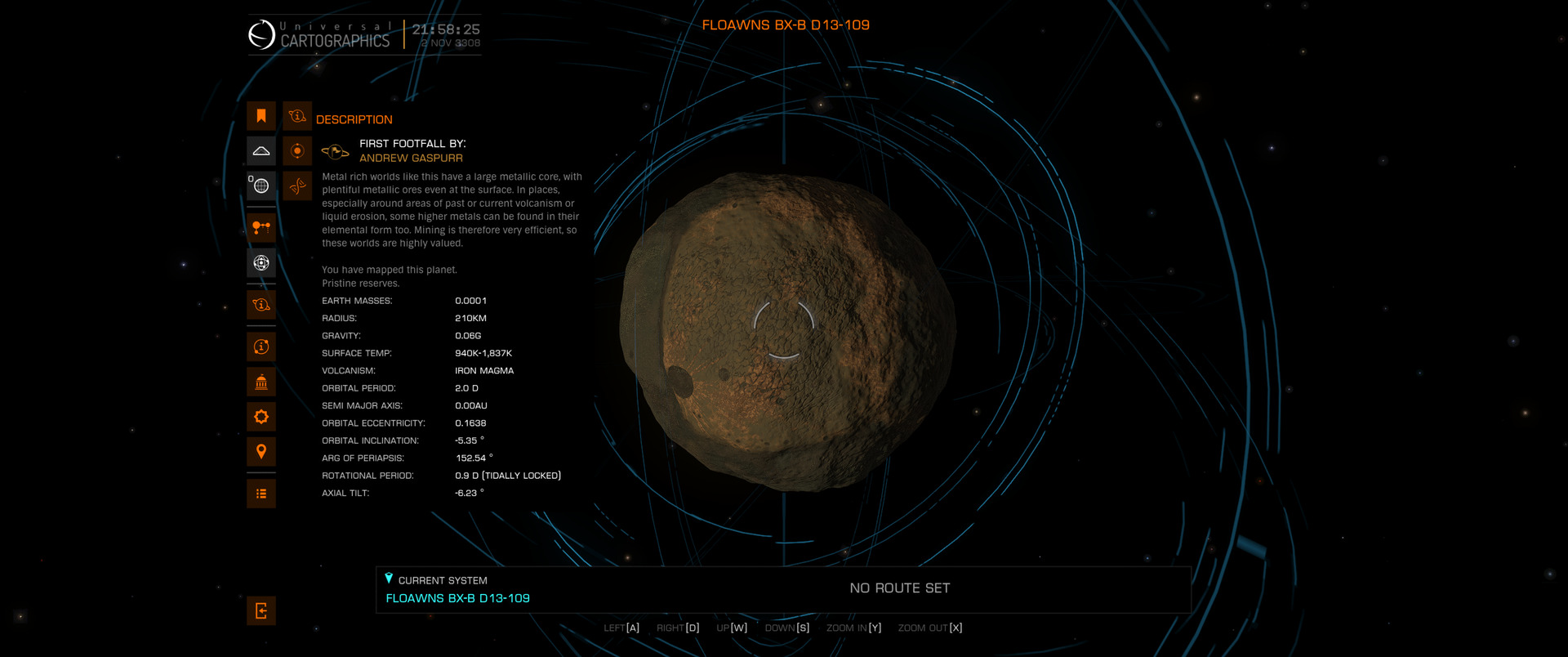Open the ringed planet info sidebar icon
Screen dimensions: 1568x657
261,305
